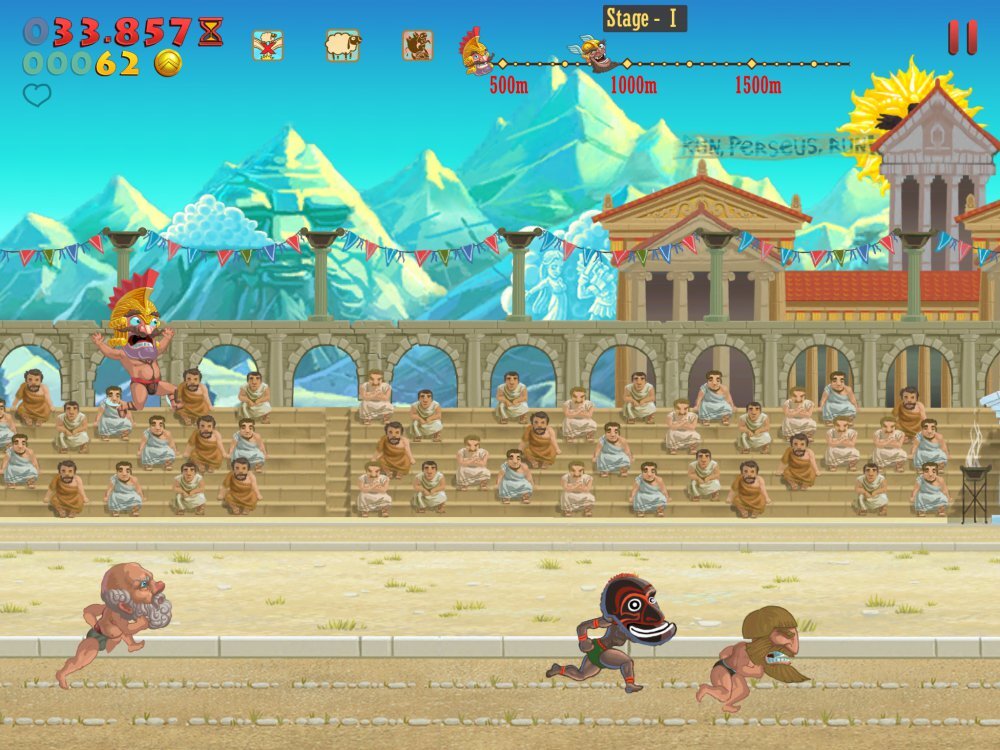1000x750 pixels.
Task: Use the brown horse power-up icon
Action: [418, 45]
